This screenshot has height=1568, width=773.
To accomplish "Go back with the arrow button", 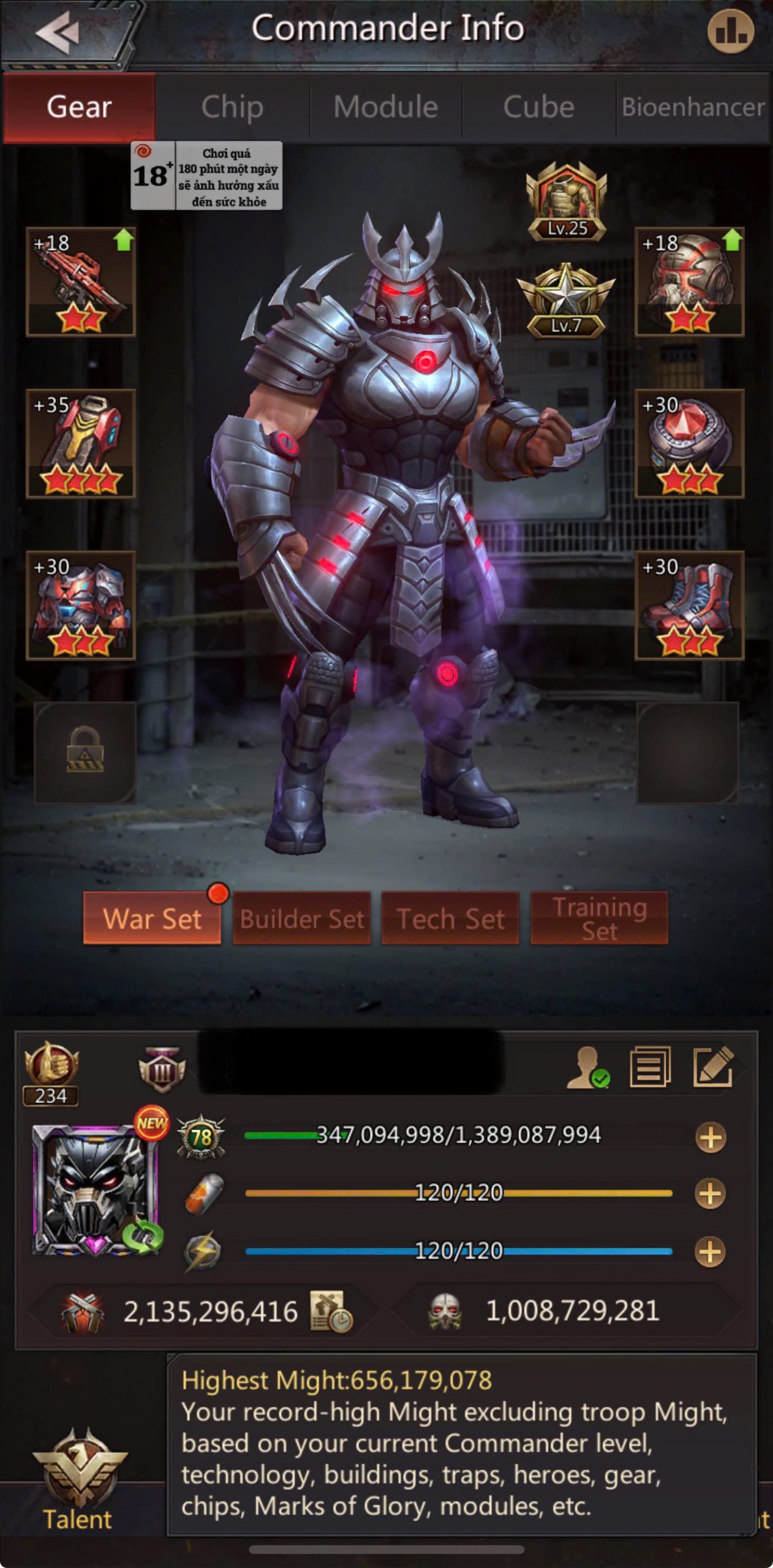I will (58, 32).
